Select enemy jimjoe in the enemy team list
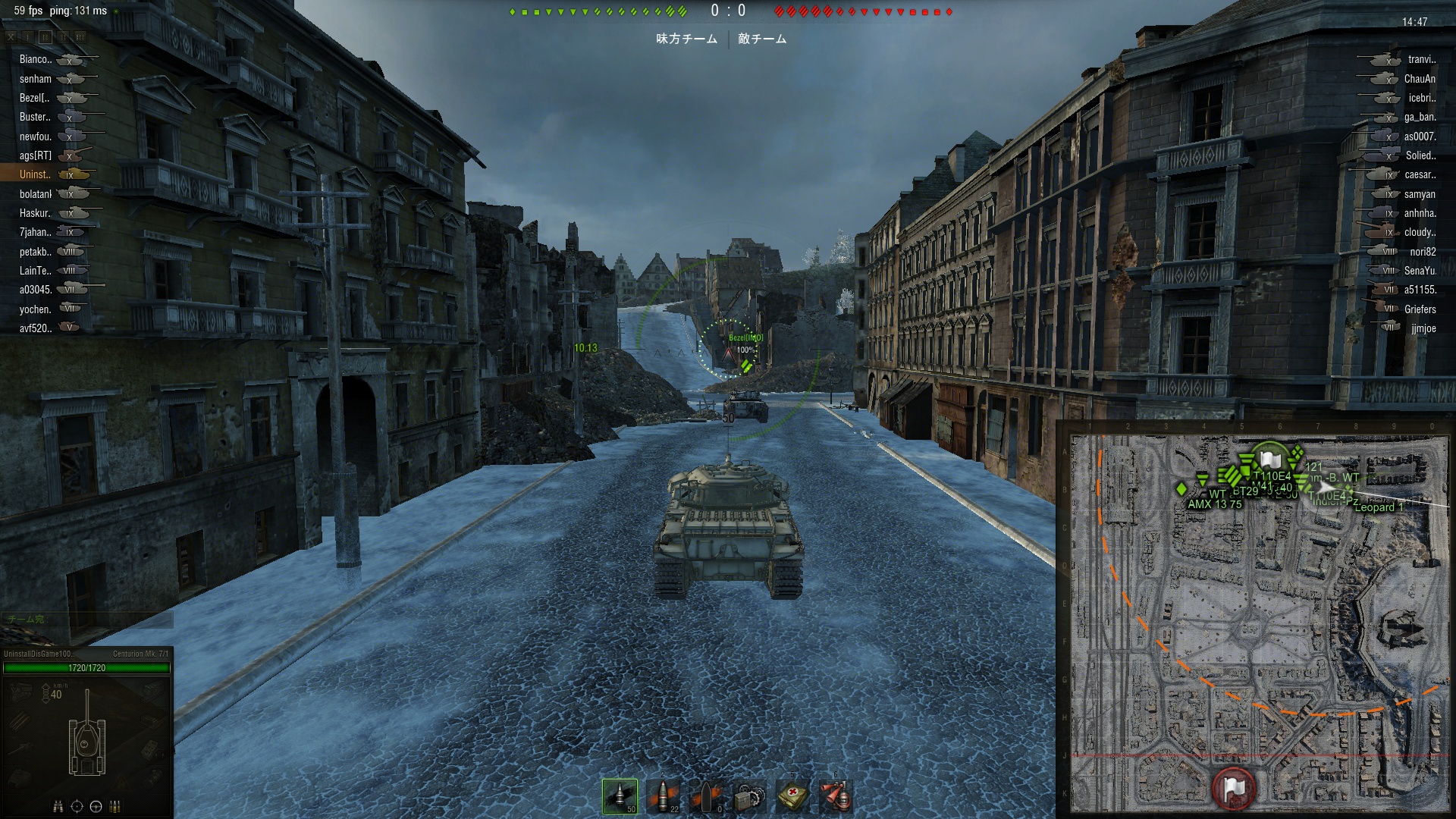The image size is (1456, 819). pos(1423,328)
